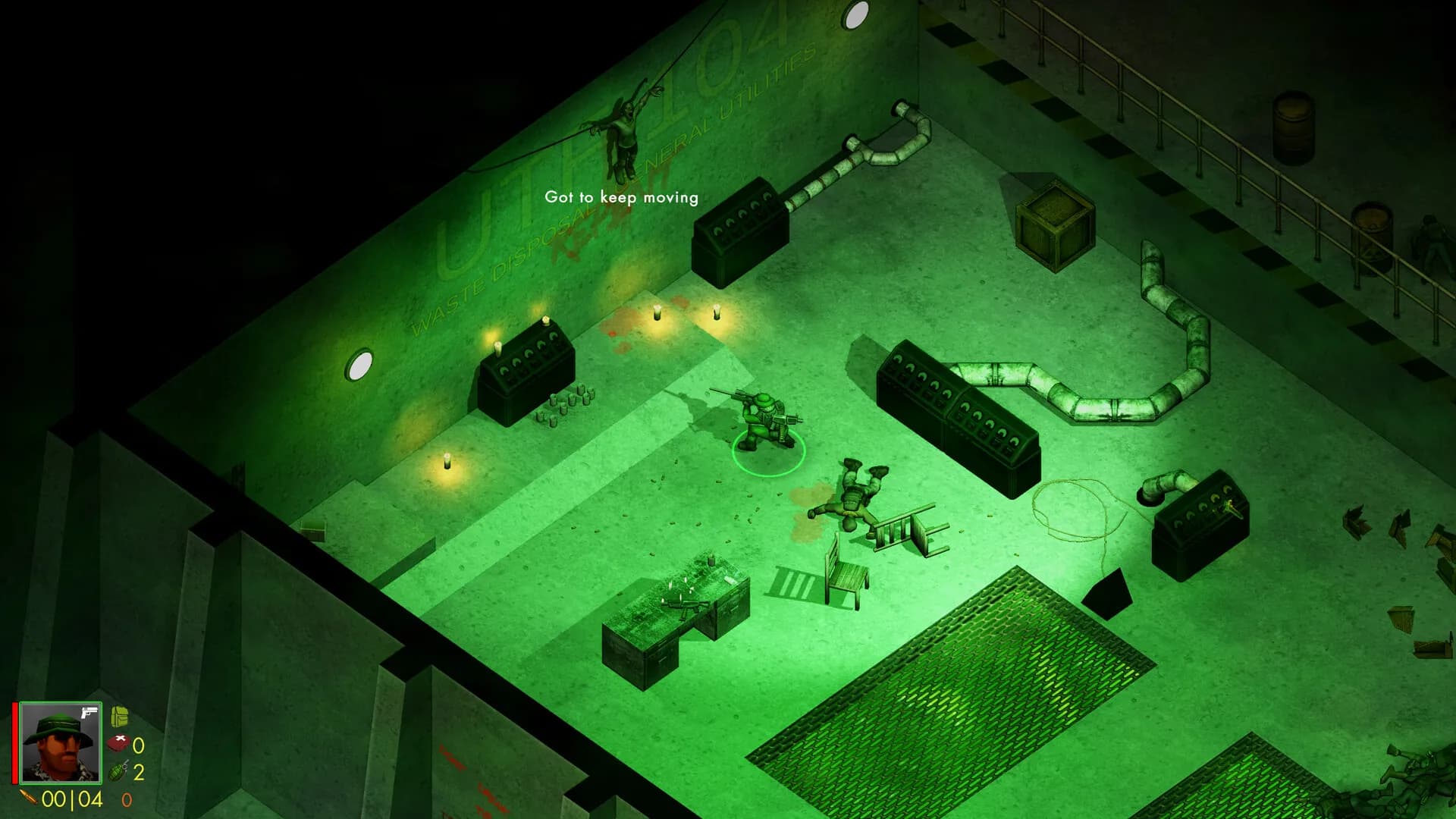Click the bullet icon beside the ammo counter
1456x819 pixels.
pyautogui.click(x=29, y=798)
